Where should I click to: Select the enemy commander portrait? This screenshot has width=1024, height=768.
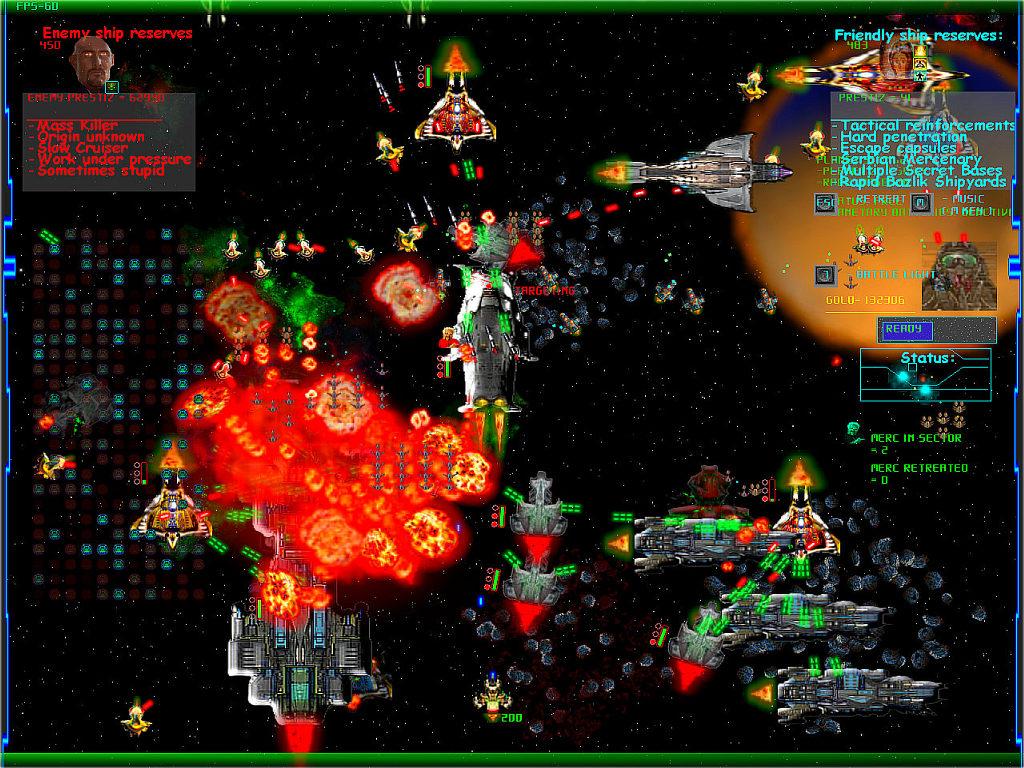coord(93,62)
